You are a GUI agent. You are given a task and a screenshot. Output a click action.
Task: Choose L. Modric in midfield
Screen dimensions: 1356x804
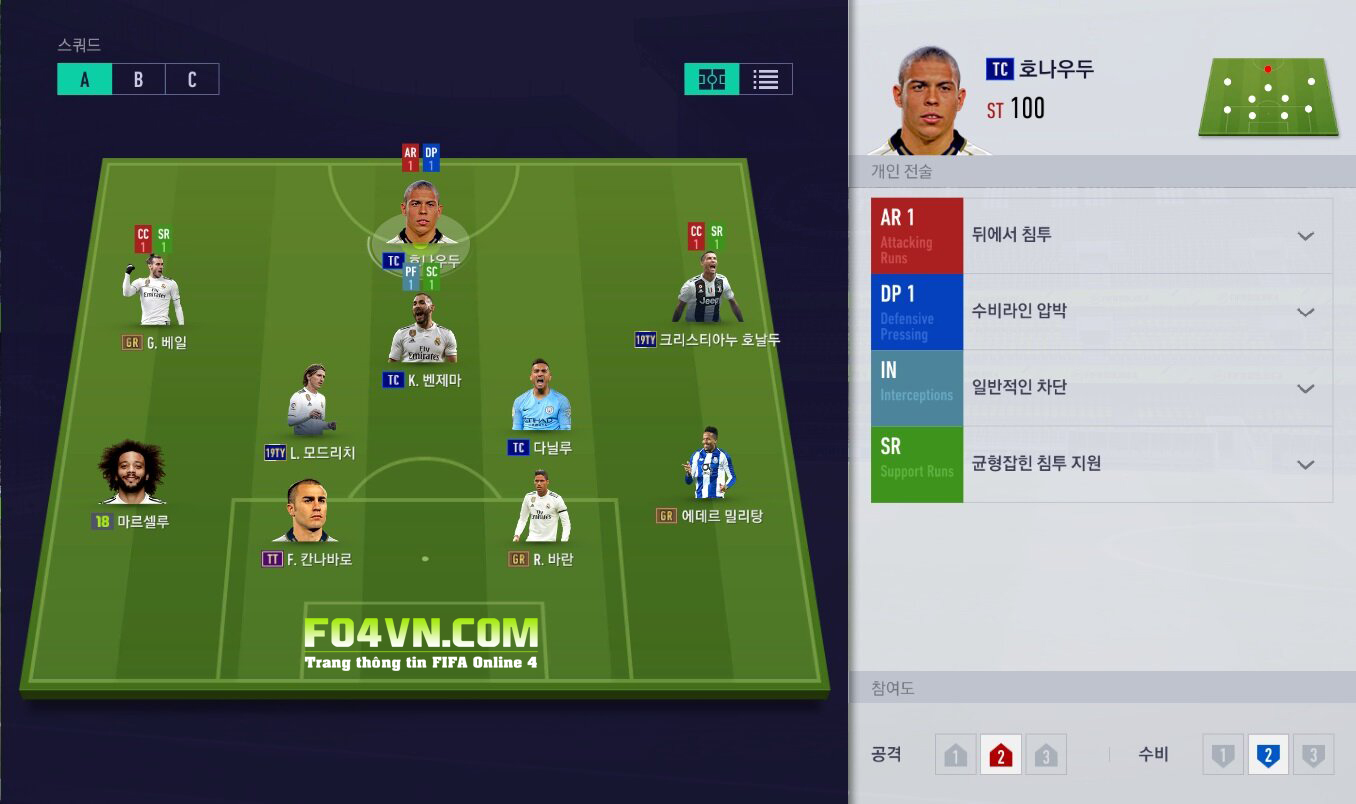(x=308, y=403)
